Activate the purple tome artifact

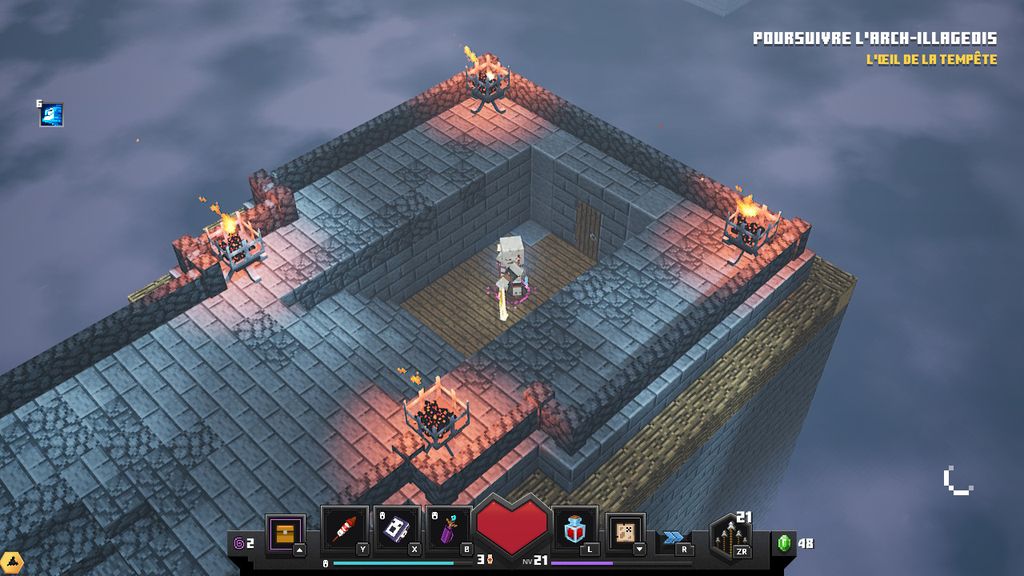coord(397,529)
